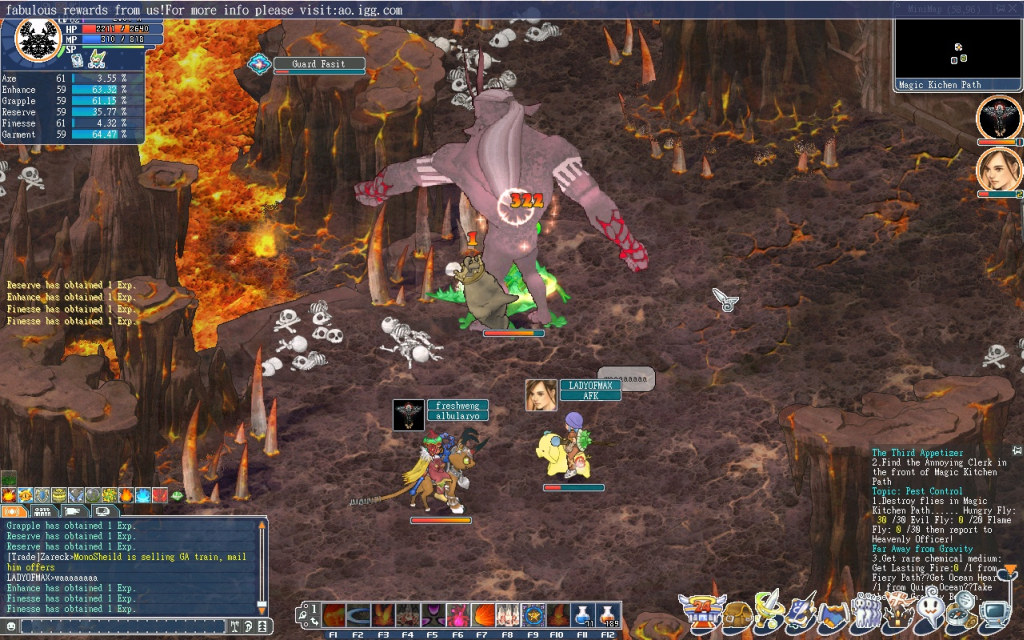Switch to the monitor chat tab
Viewport: 1024px width, 640px height.
[x=103, y=510]
